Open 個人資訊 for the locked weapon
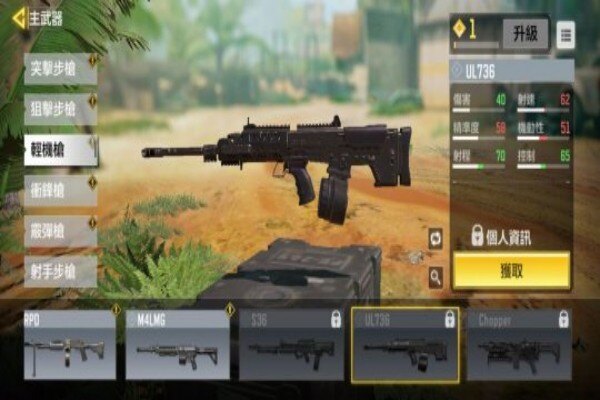The image size is (600, 400). [x=510, y=236]
